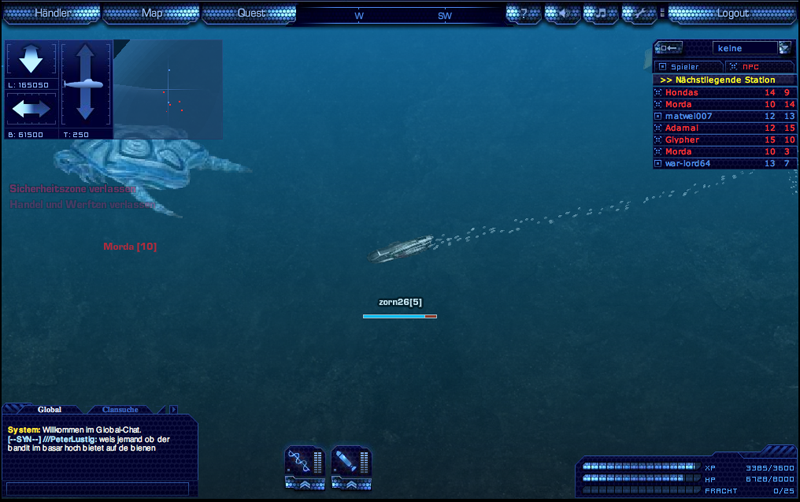The width and height of the screenshot is (800, 502).
Task: Open help via the question mark button
Action: click(x=523, y=14)
